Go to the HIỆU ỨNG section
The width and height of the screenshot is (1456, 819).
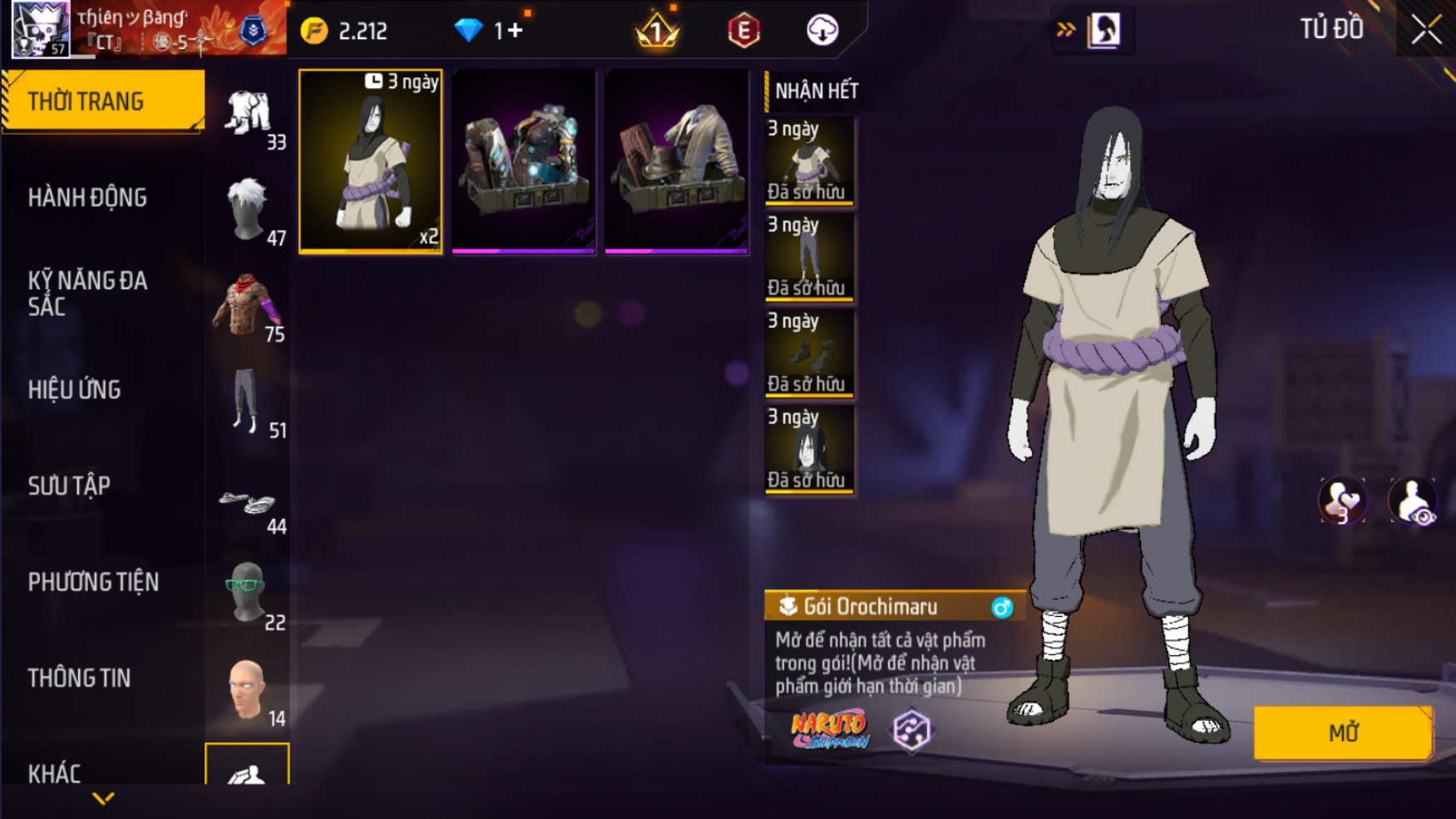[75, 390]
